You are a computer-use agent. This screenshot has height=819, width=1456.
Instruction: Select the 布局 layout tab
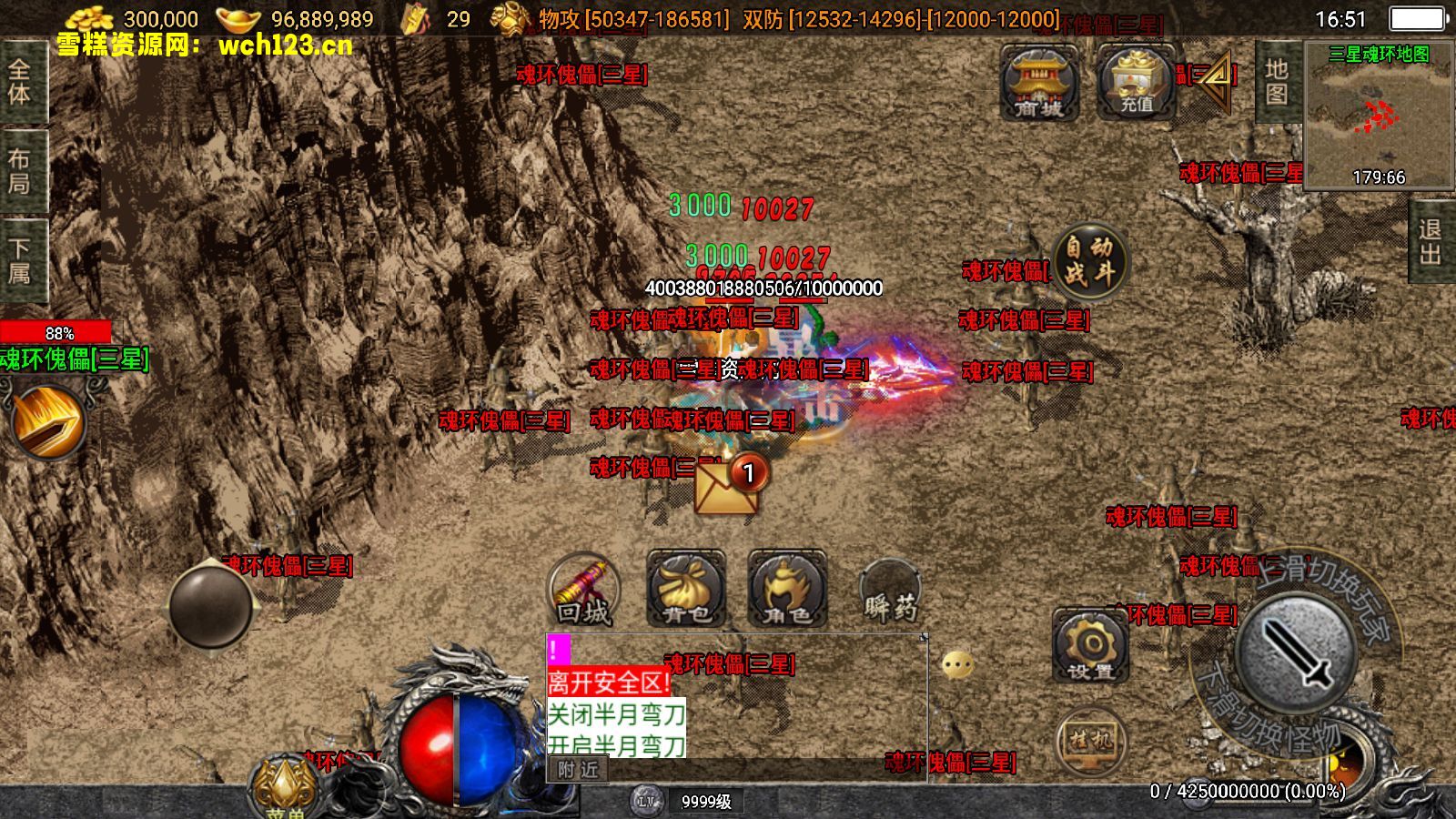point(20,171)
